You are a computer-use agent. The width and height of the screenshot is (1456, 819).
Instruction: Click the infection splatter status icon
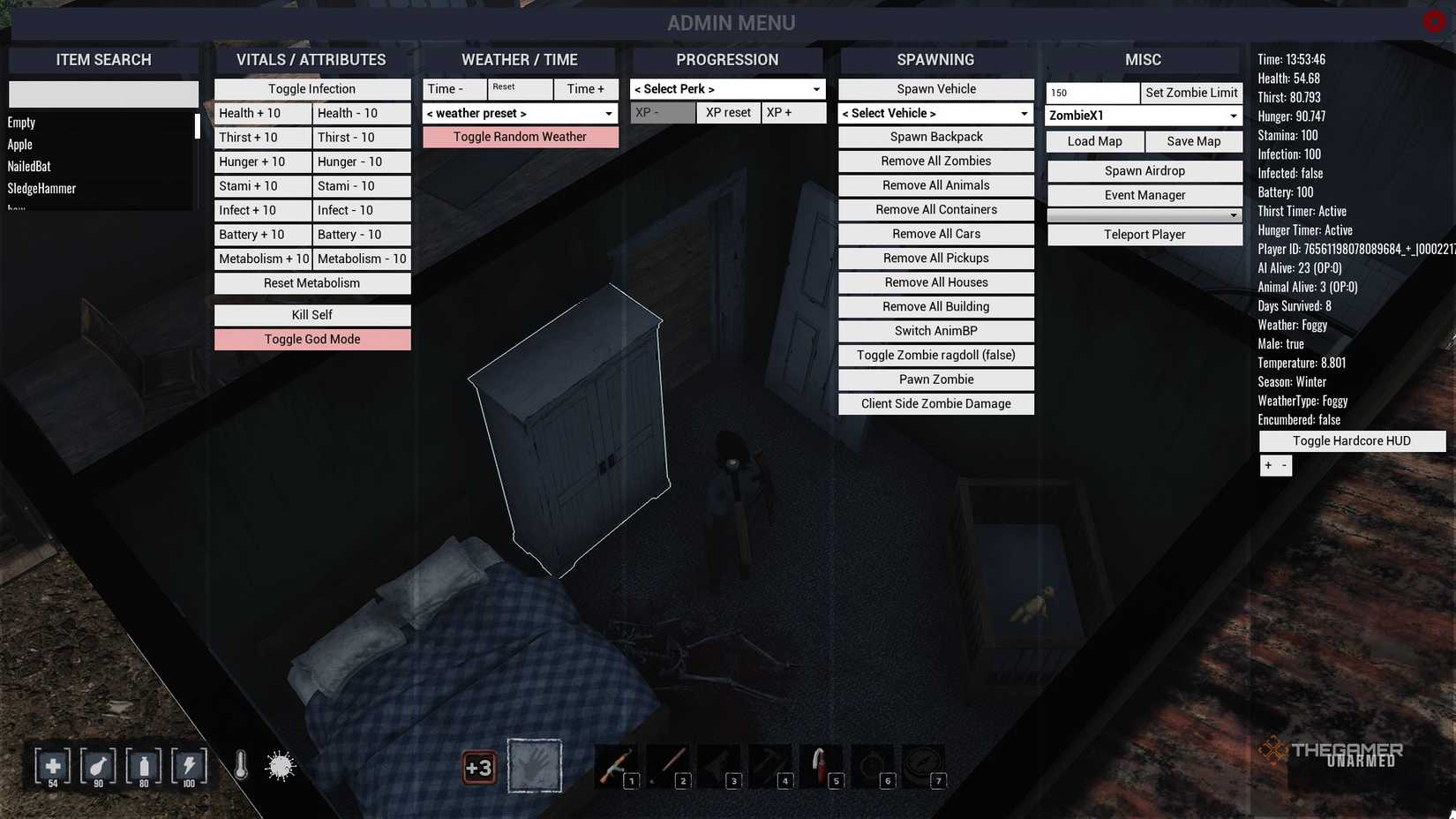tap(281, 766)
